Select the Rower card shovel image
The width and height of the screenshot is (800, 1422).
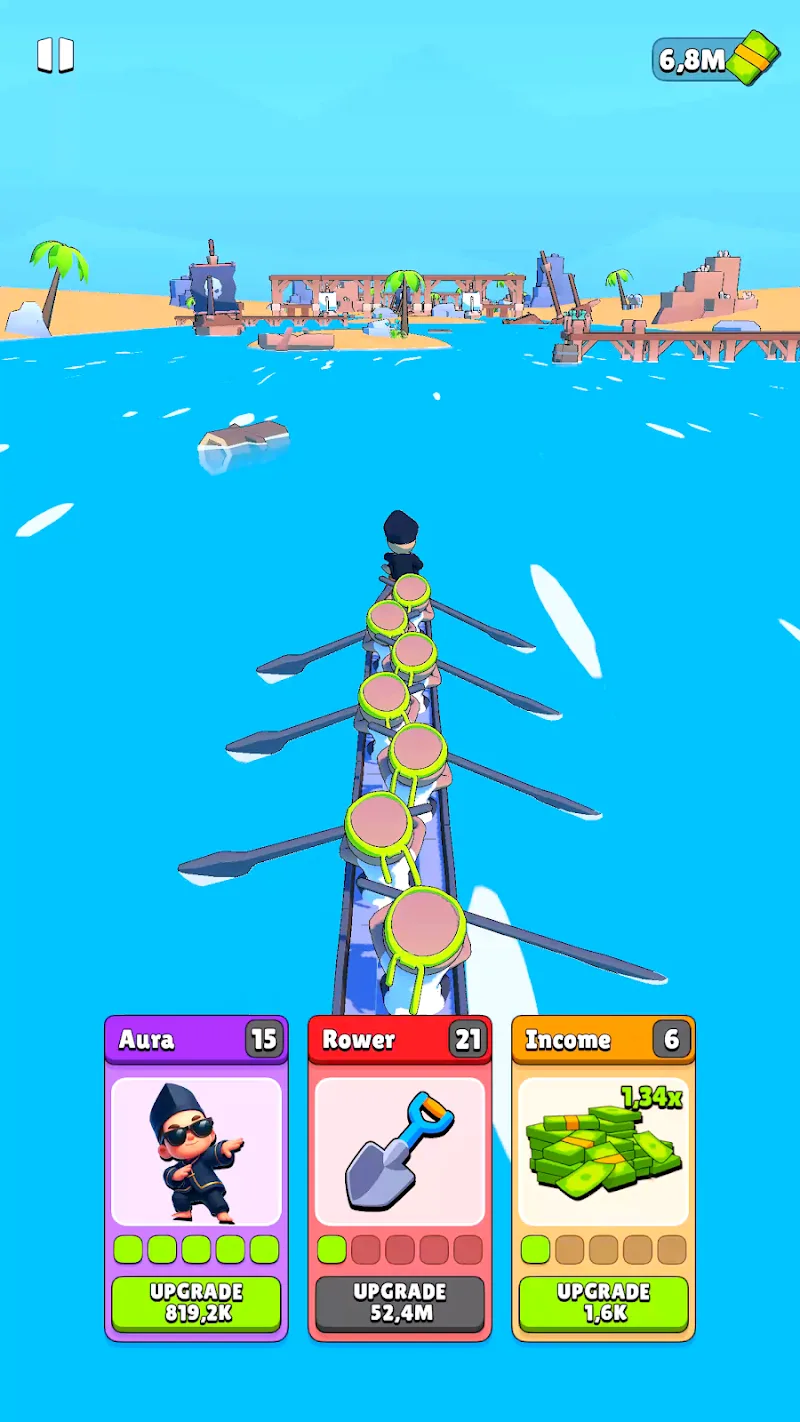400,1152
